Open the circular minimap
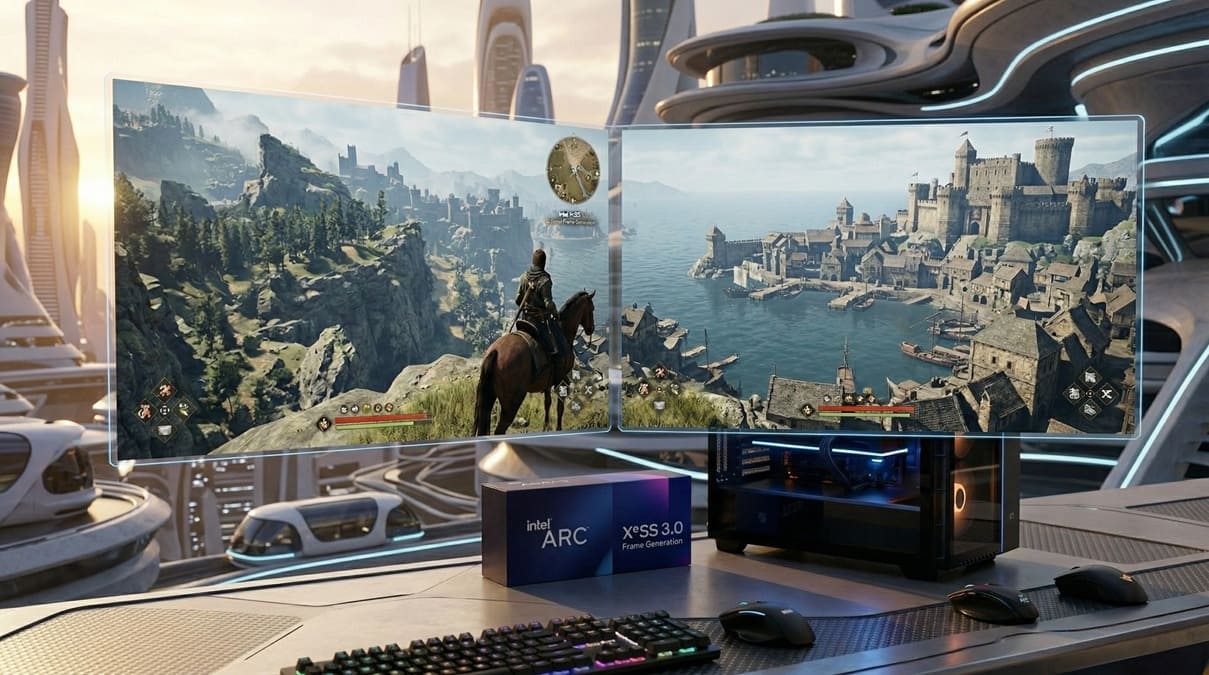This screenshot has width=1209, height=675. tap(573, 169)
